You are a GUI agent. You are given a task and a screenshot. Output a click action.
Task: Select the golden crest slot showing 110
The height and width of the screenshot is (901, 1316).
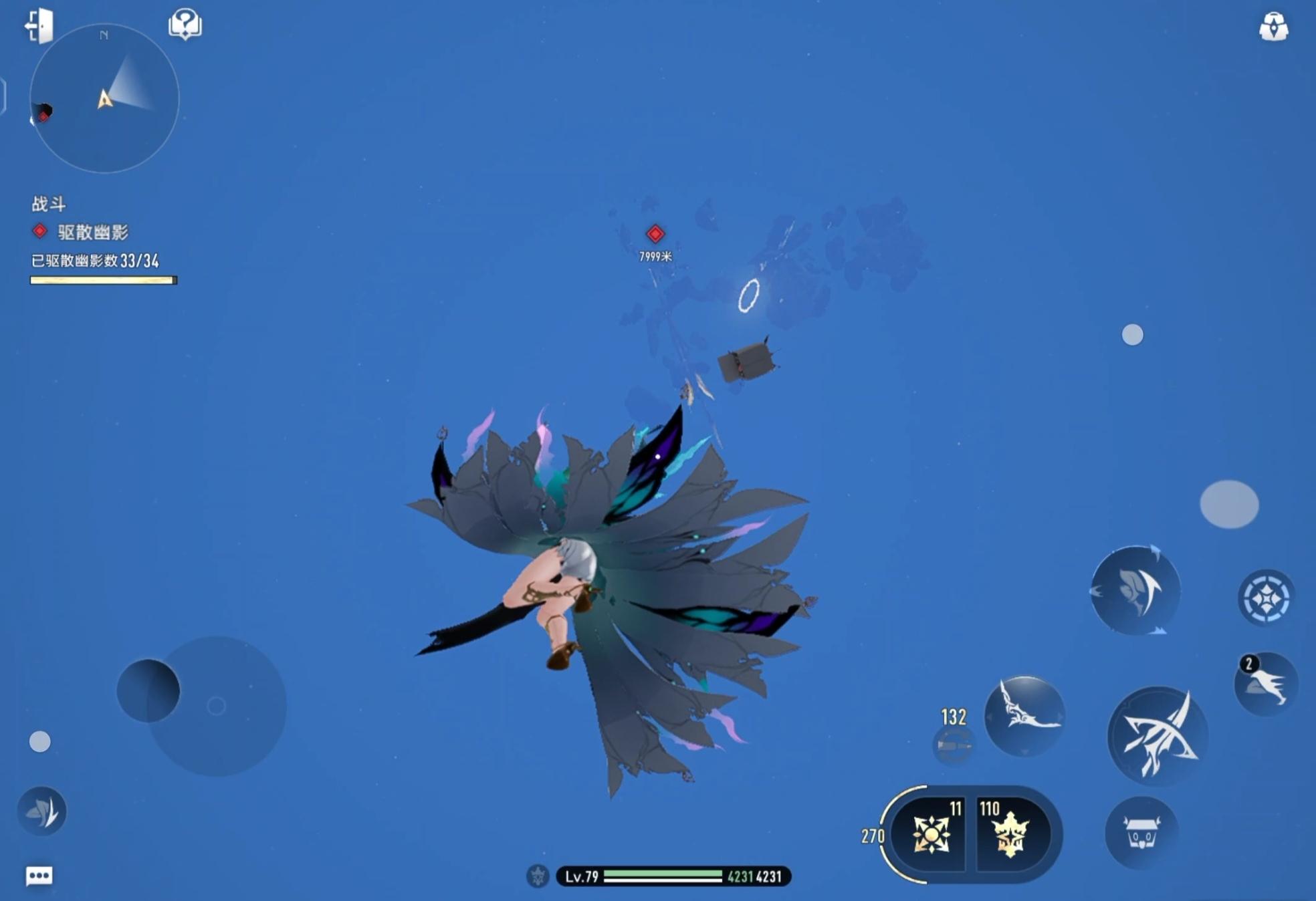[1010, 834]
